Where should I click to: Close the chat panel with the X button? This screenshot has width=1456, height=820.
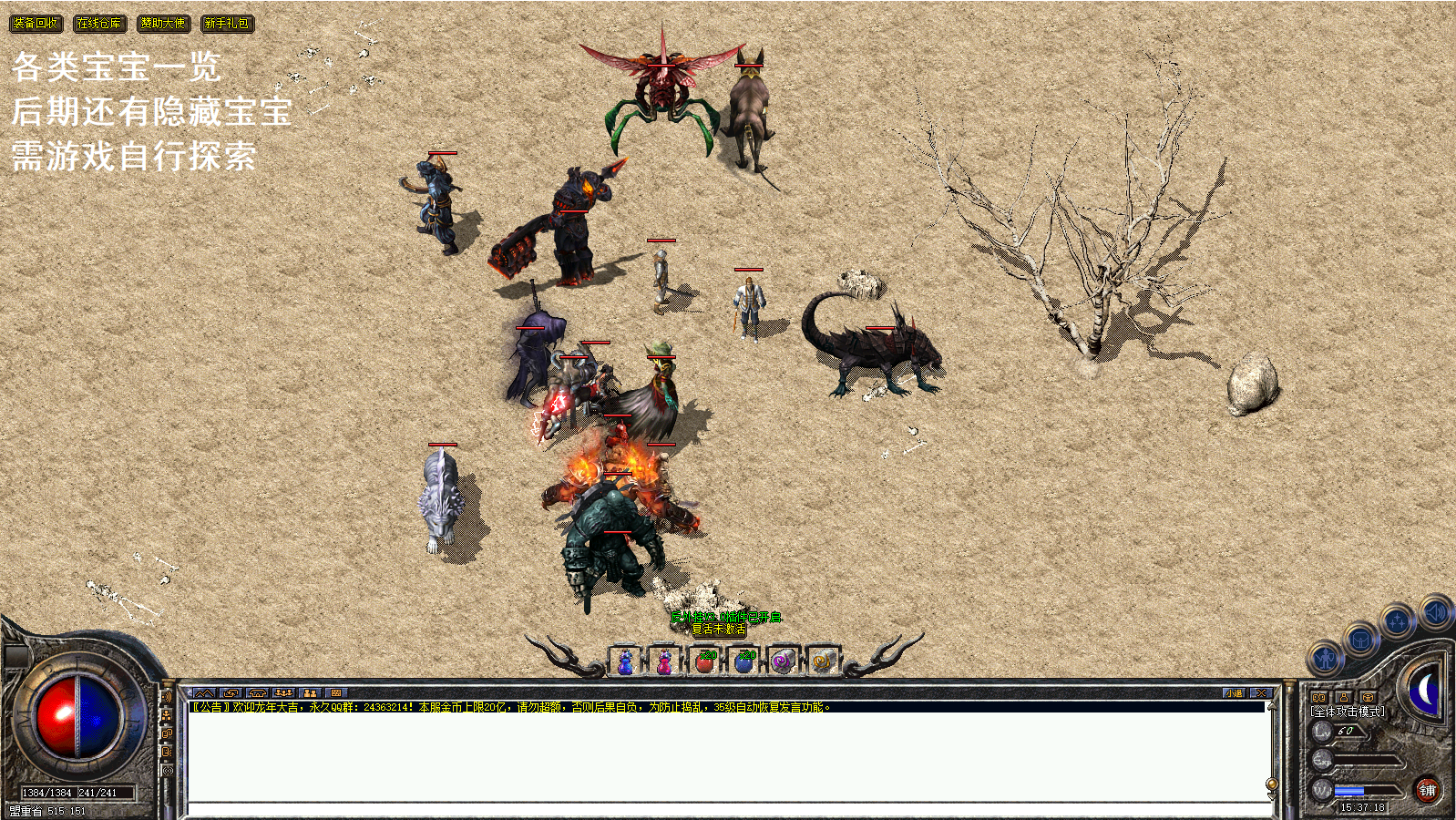pyautogui.click(x=1260, y=693)
